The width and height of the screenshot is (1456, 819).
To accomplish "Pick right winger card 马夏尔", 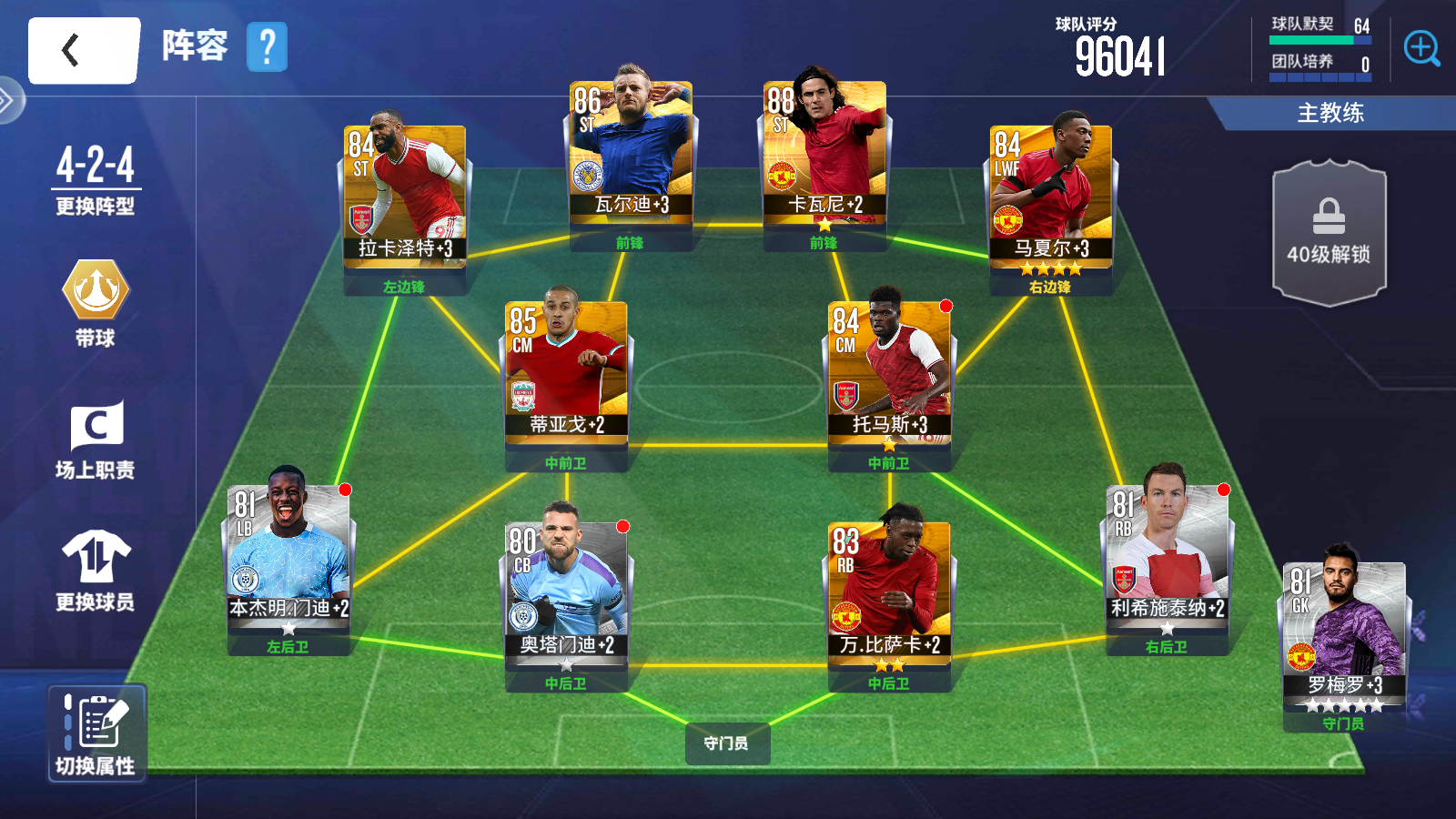I will [x=1051, y=195].
